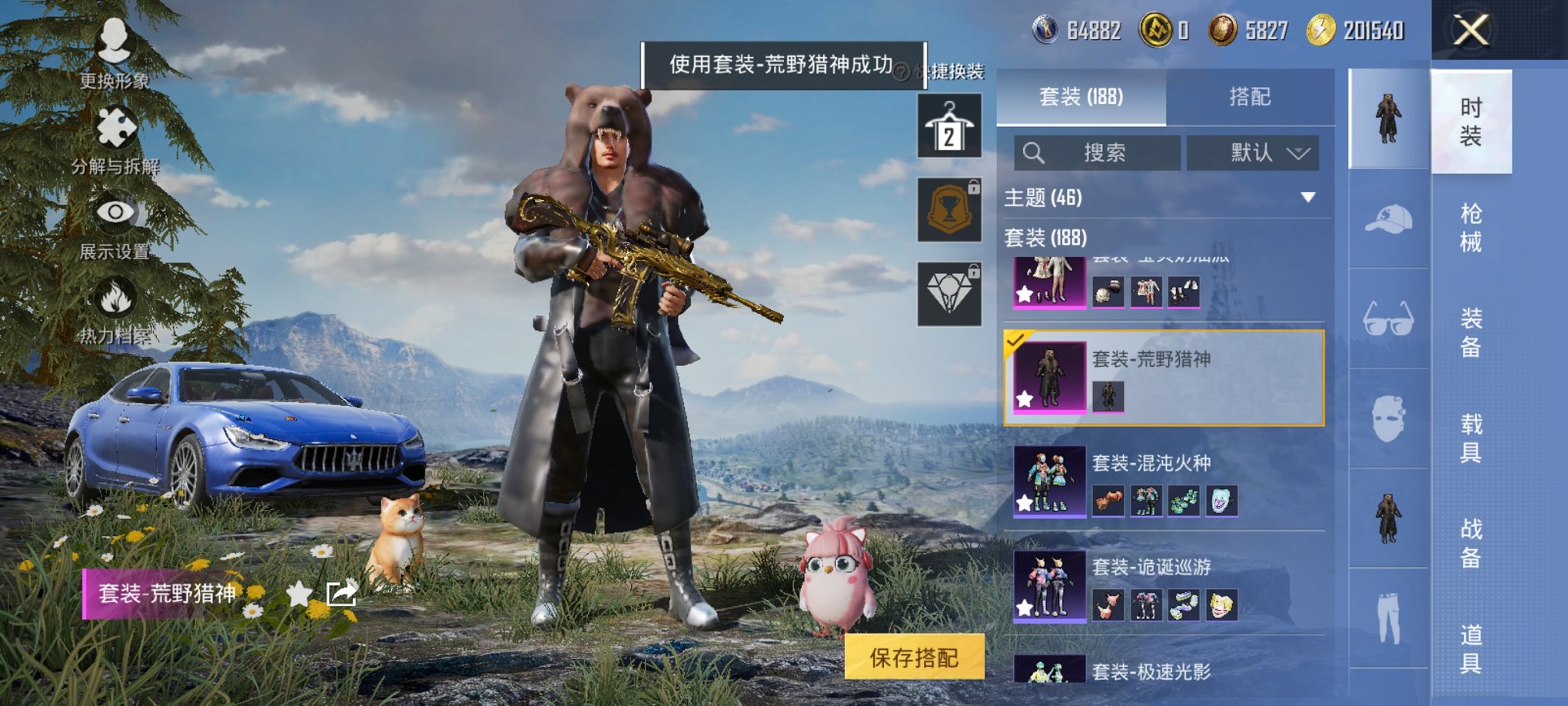Switch to the 枪械 tab
Viewport: 1568px width, 706px height.
coord(1471,226)
